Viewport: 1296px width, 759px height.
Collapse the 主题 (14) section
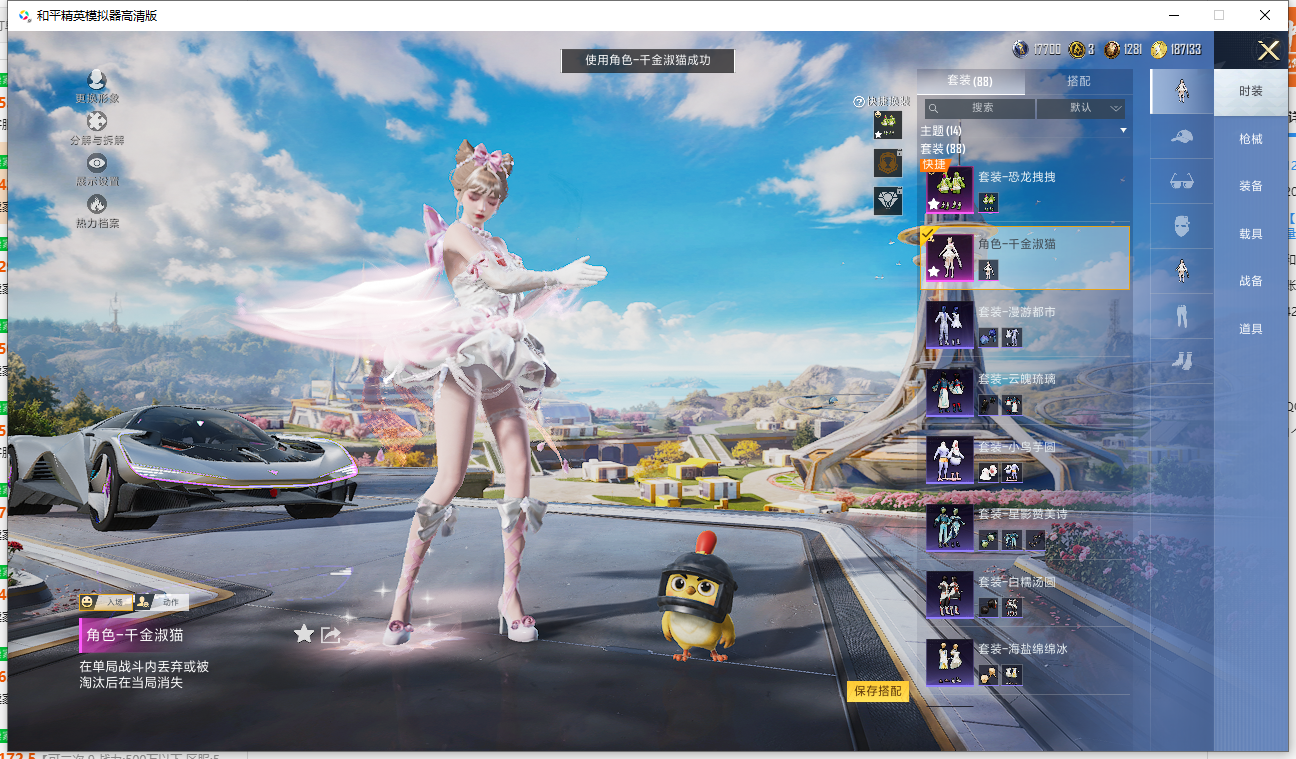1123,131
